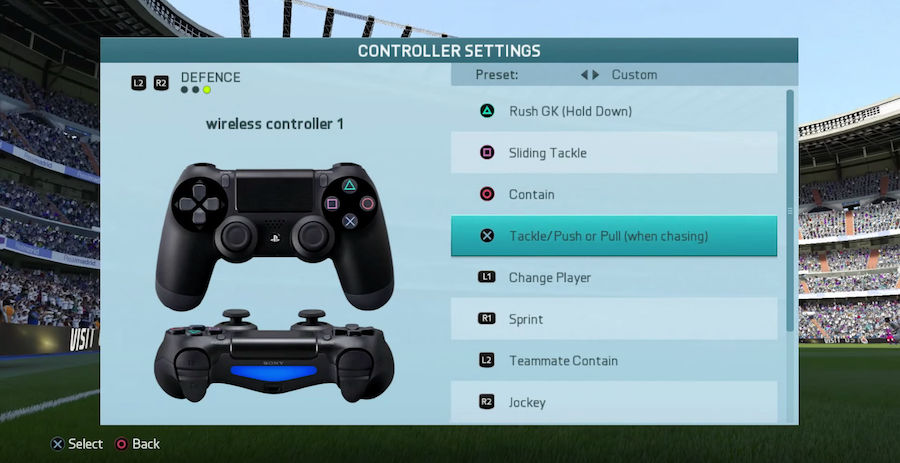Click the right arrow beside Preset
Image resolution: width=900 pixels, height=463 pixels.
(597, 75)
